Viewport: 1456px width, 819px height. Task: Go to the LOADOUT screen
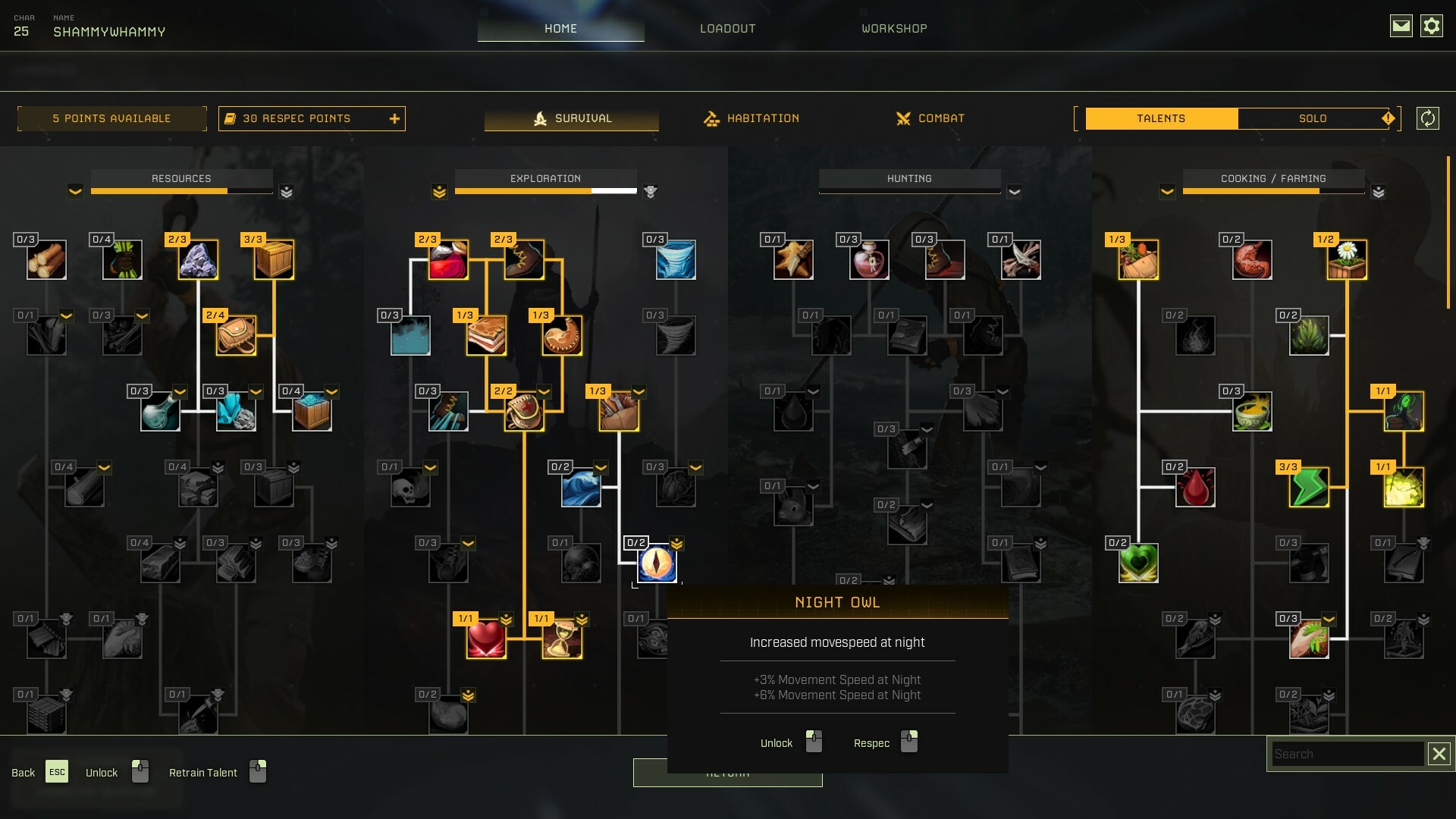pyautogui.click(x=727, y=28)
